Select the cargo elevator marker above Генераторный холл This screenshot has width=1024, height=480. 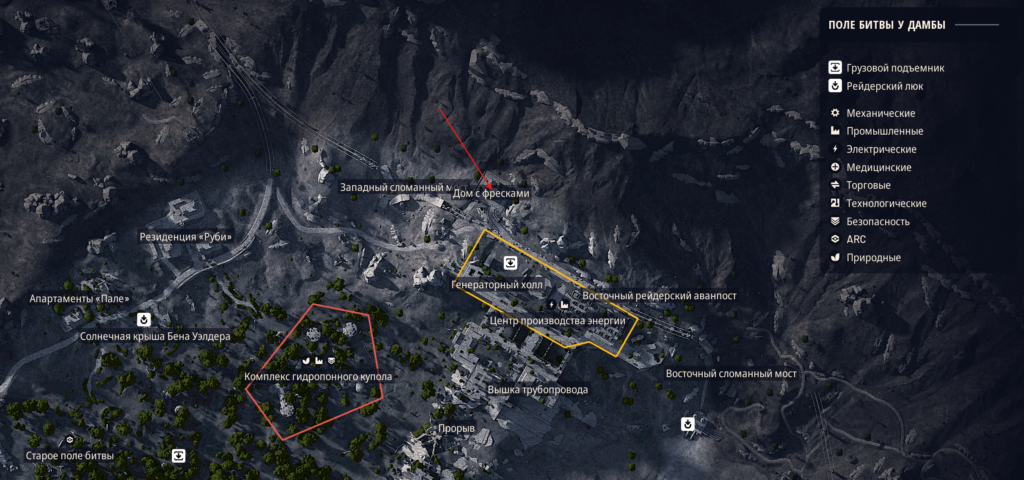(x=510, y=263)
